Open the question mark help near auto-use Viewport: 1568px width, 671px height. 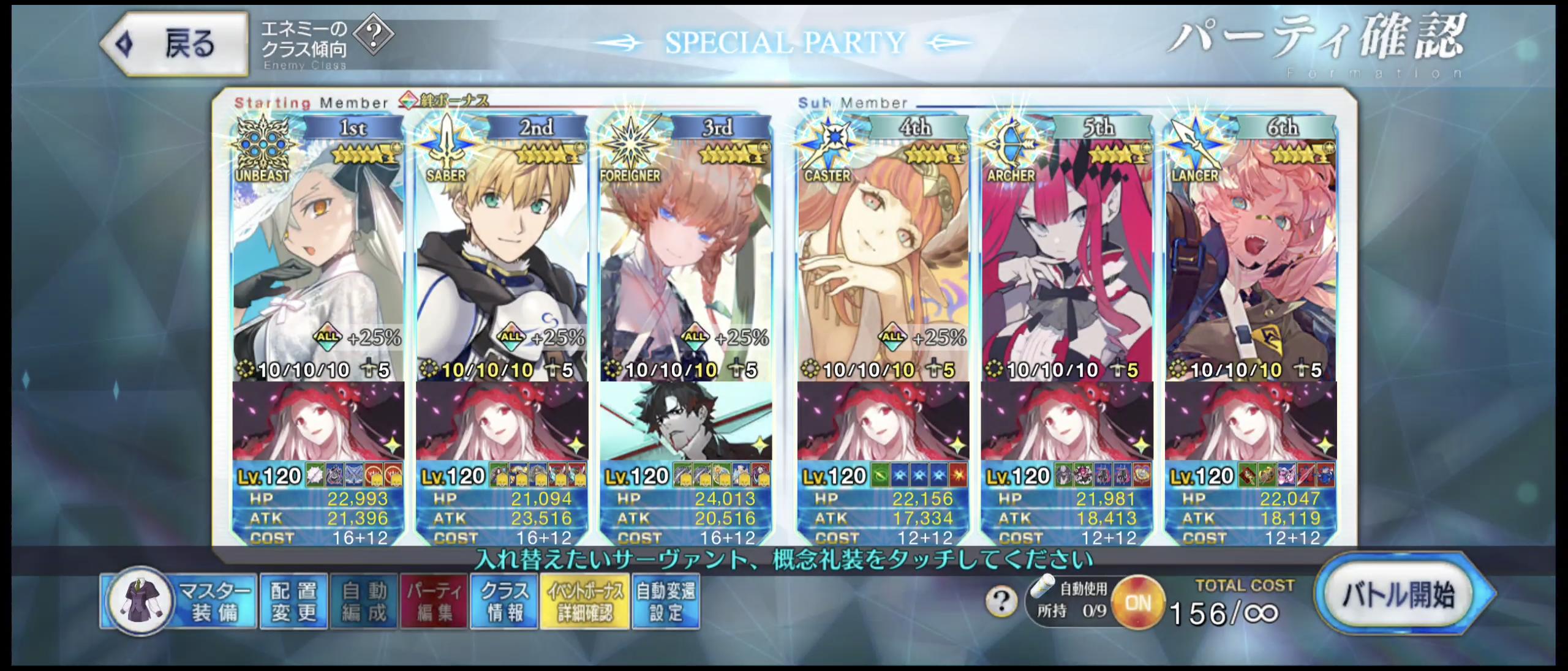[1001, 602]
